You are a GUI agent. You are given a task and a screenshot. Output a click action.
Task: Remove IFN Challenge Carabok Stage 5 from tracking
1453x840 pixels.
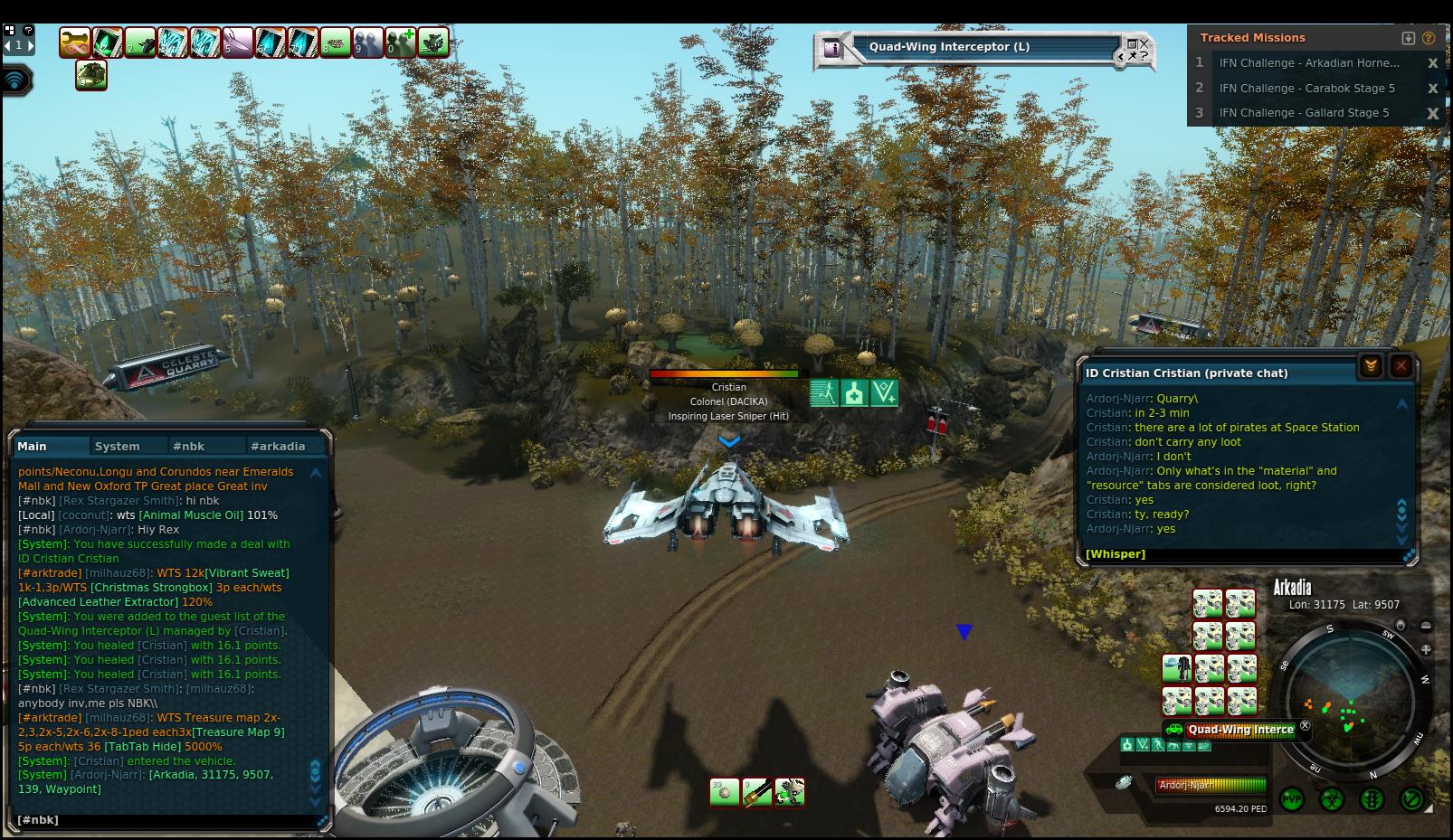pos(1432,89)
